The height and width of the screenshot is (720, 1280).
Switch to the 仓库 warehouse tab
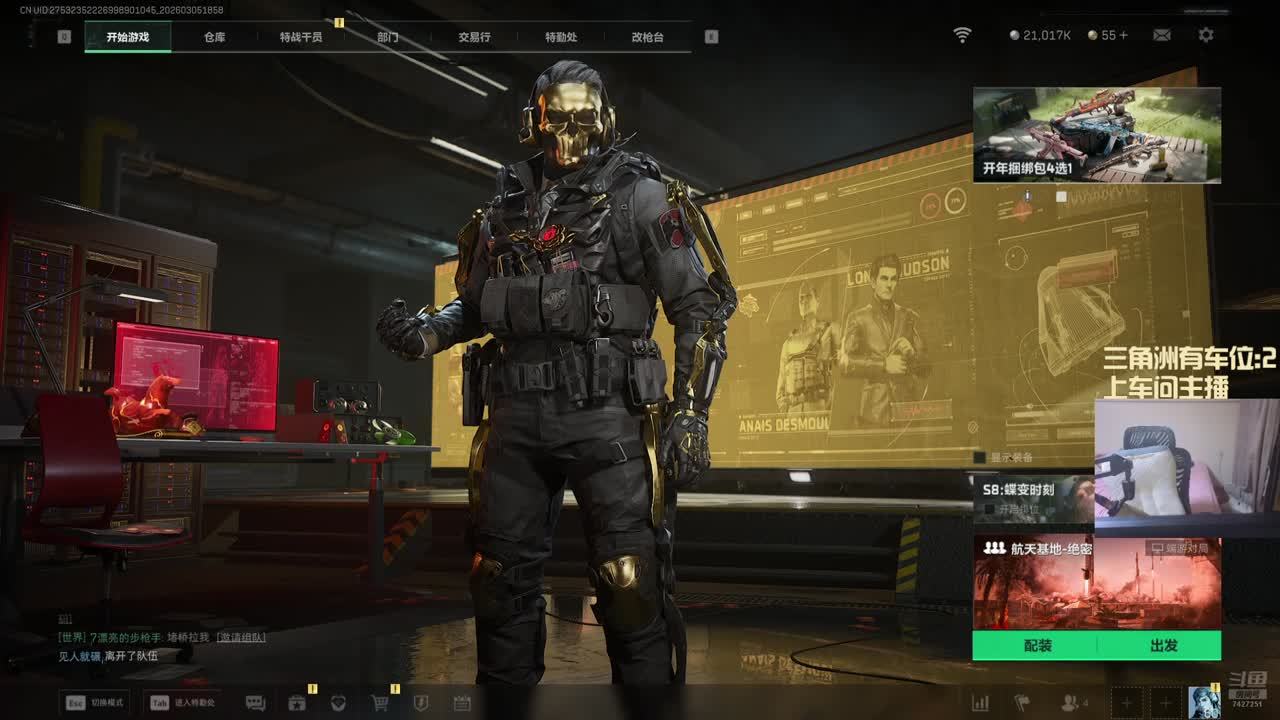214,37
